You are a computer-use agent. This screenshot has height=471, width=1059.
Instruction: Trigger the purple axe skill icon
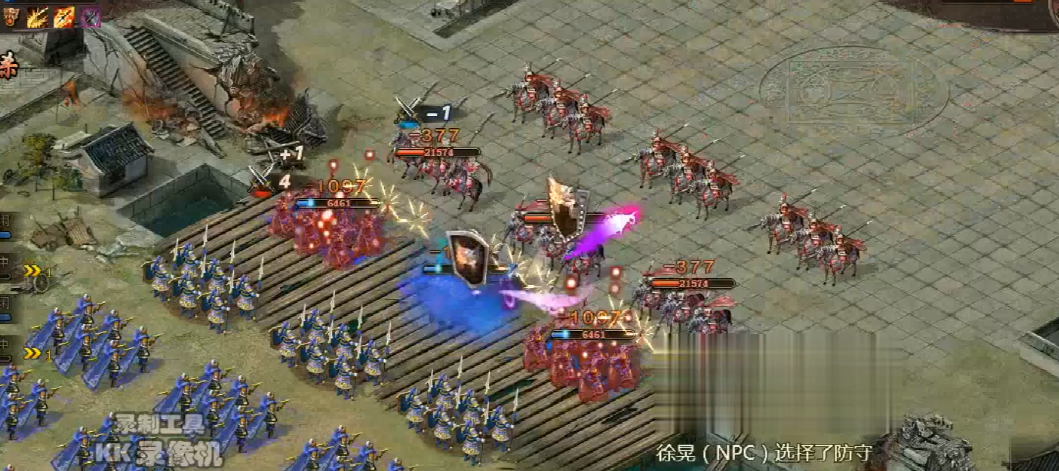(x=91, y=16)
